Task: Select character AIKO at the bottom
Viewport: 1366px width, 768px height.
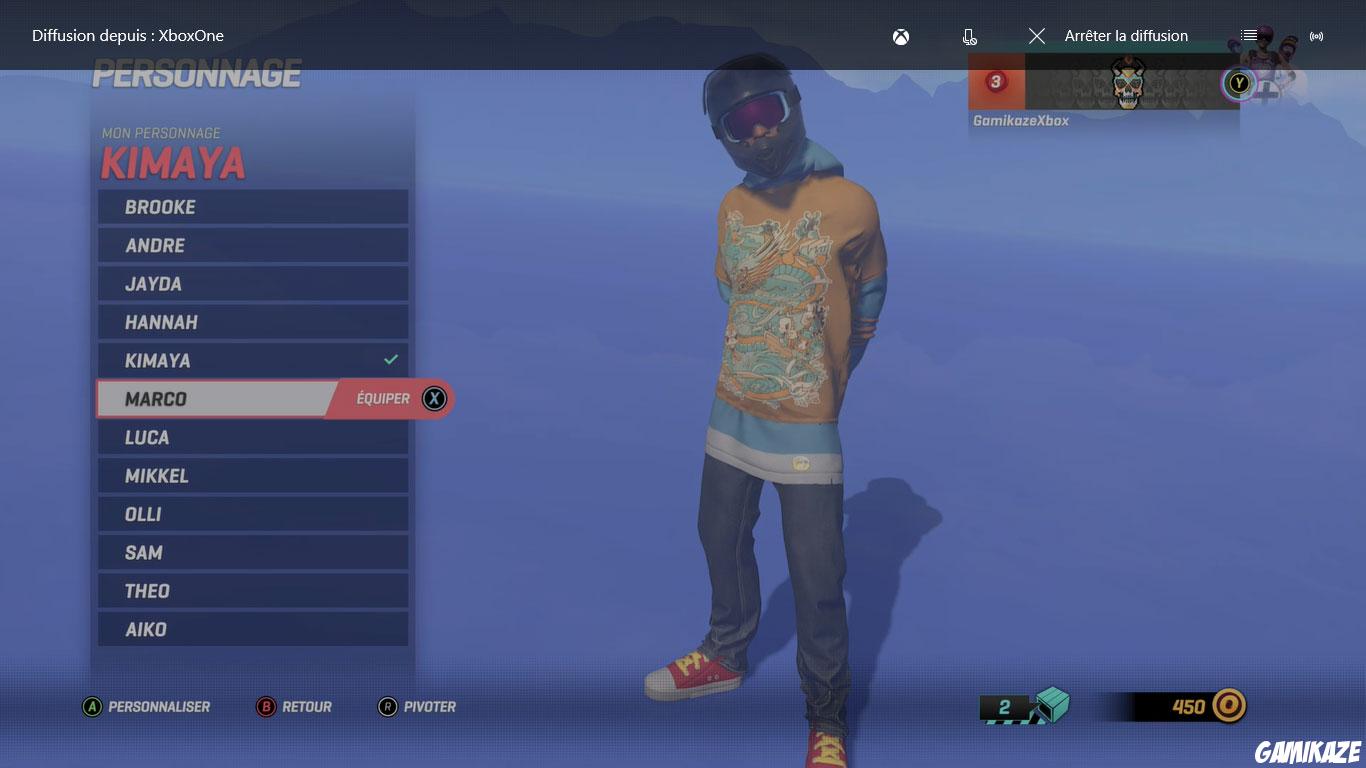Action: pos(252,629)
